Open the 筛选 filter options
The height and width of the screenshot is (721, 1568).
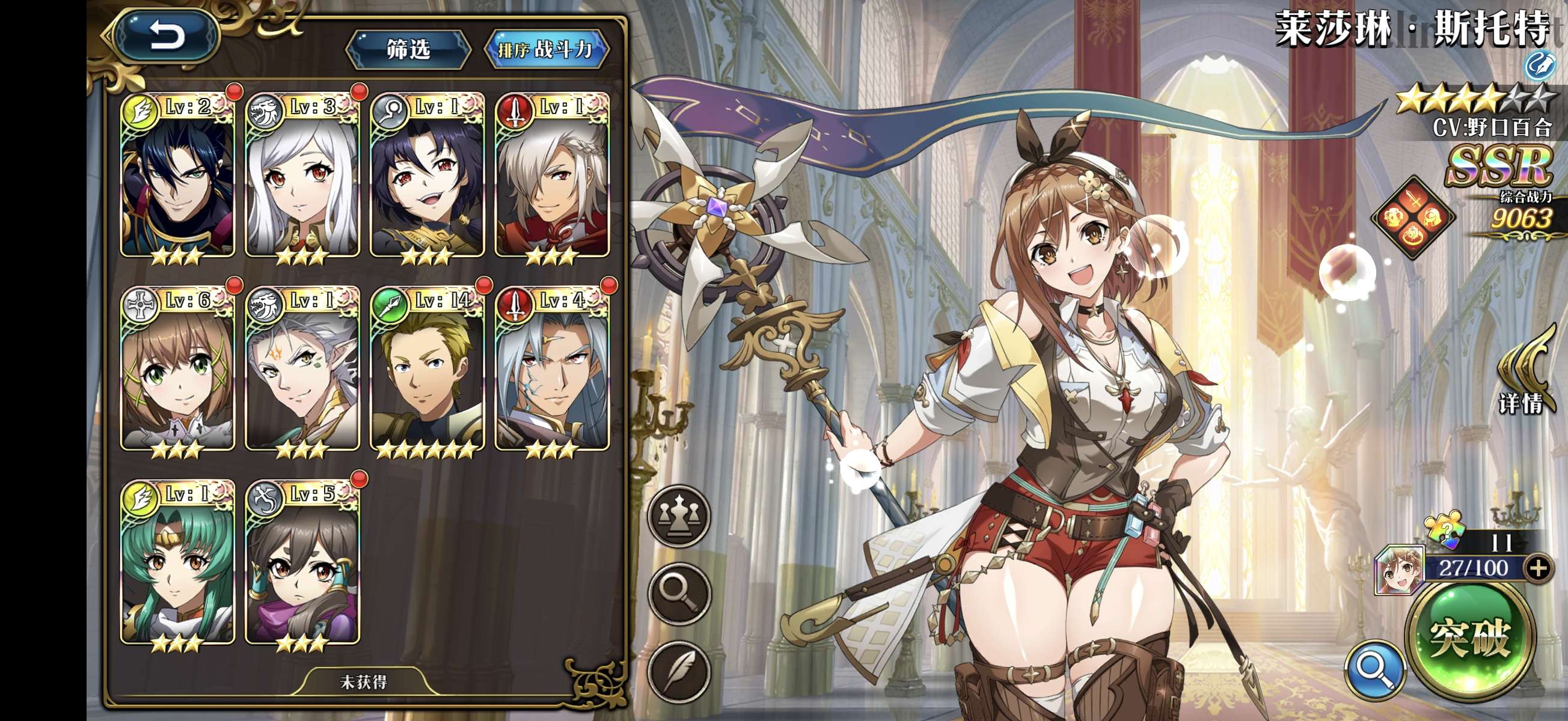(x=408, y=49)
